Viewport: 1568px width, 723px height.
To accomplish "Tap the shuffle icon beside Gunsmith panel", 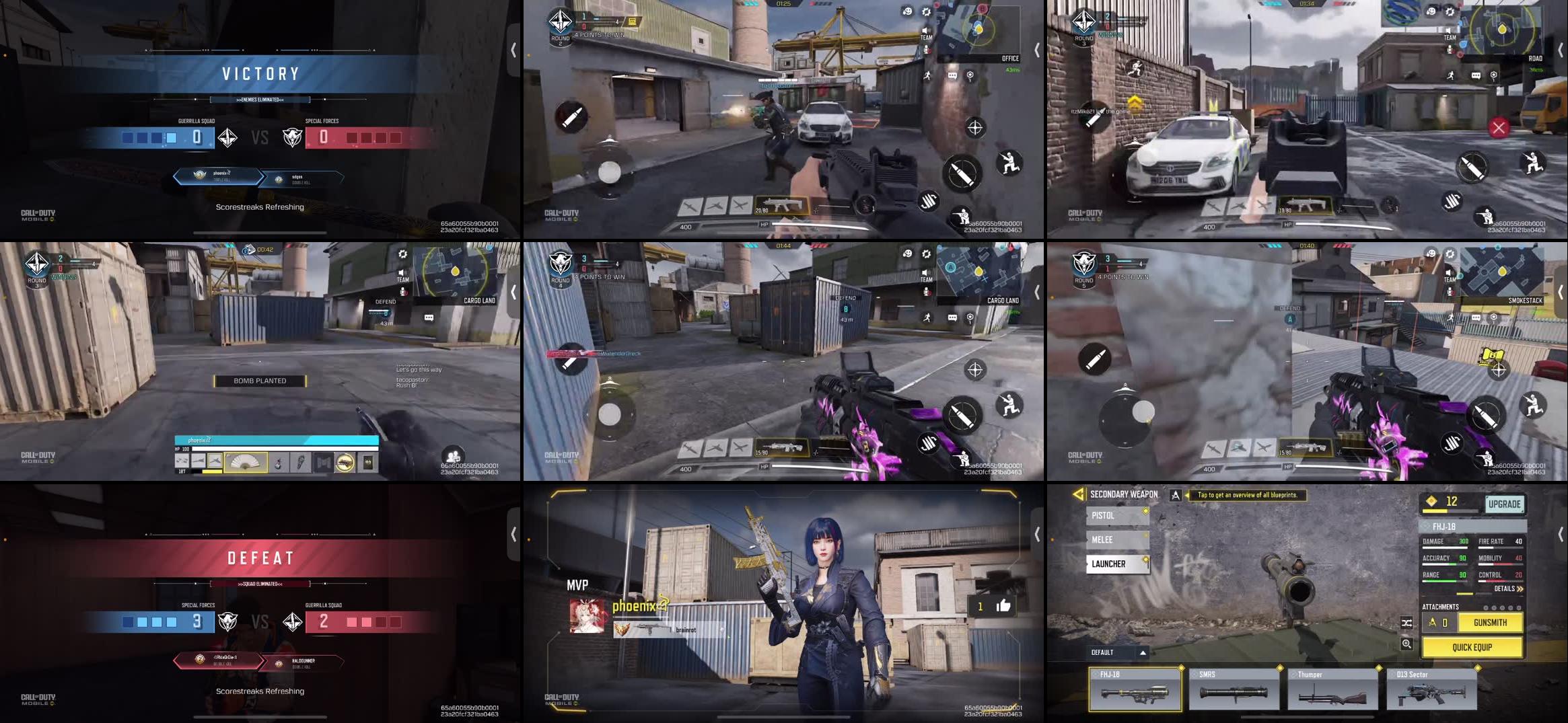I will (1406, 623).
